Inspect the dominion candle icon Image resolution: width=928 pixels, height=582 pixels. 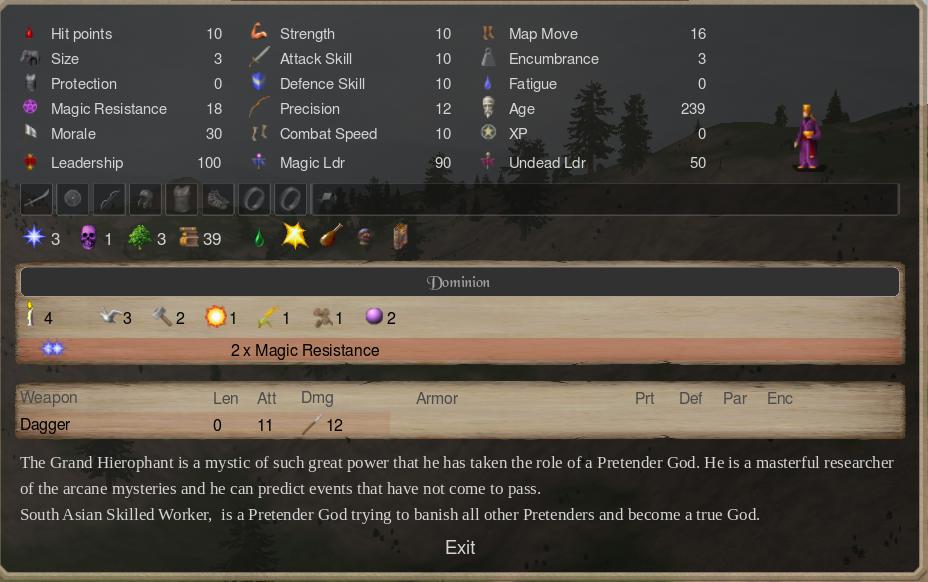(x=31, y=317)
